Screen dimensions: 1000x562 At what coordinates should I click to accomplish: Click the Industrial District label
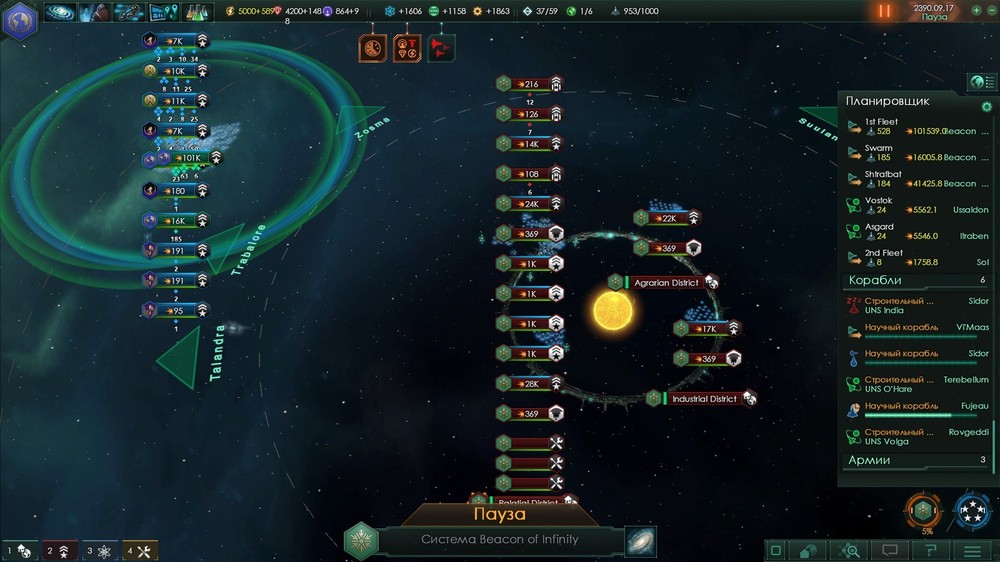(x=704, y=399)
